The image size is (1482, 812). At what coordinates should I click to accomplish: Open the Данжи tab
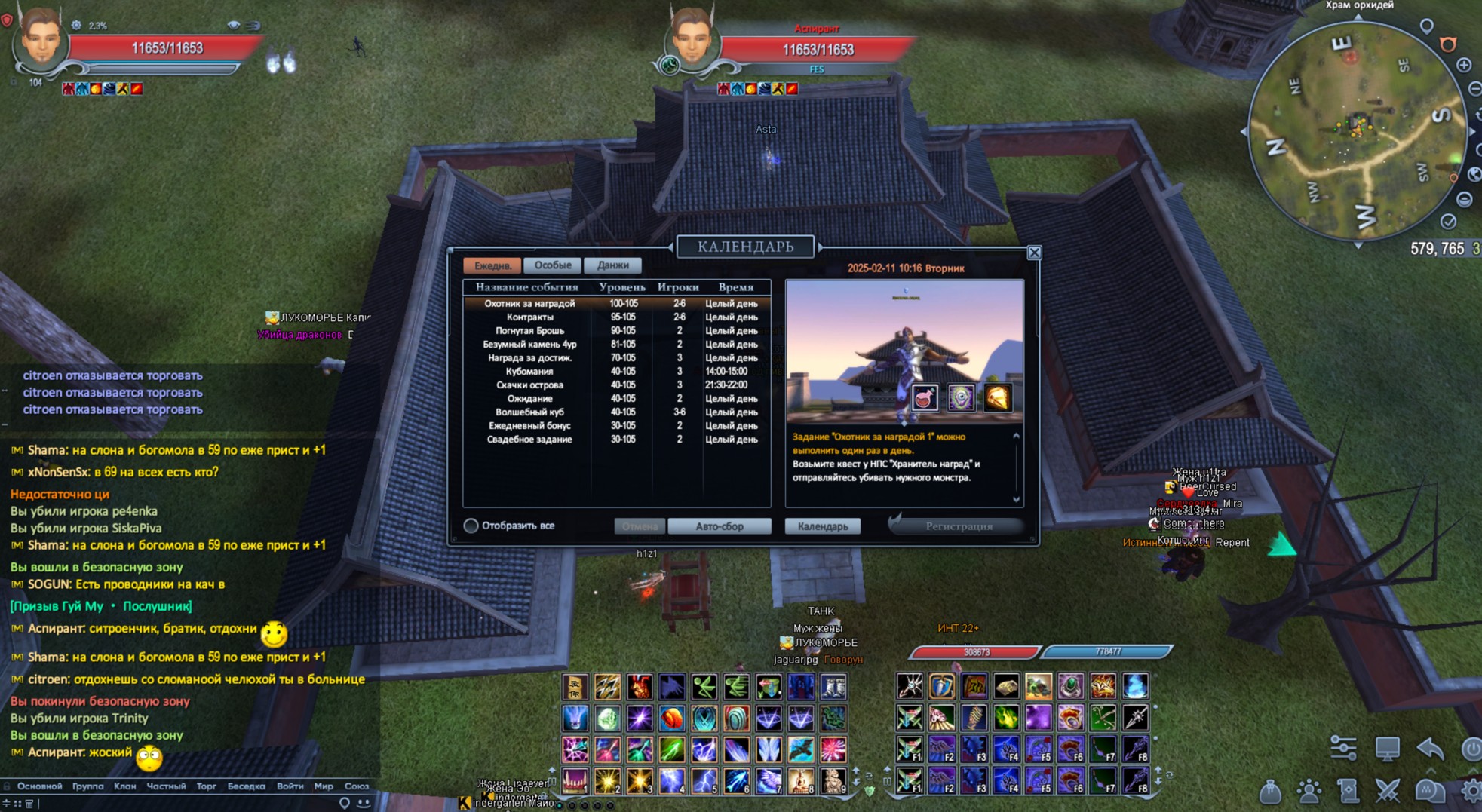(612, 265)
